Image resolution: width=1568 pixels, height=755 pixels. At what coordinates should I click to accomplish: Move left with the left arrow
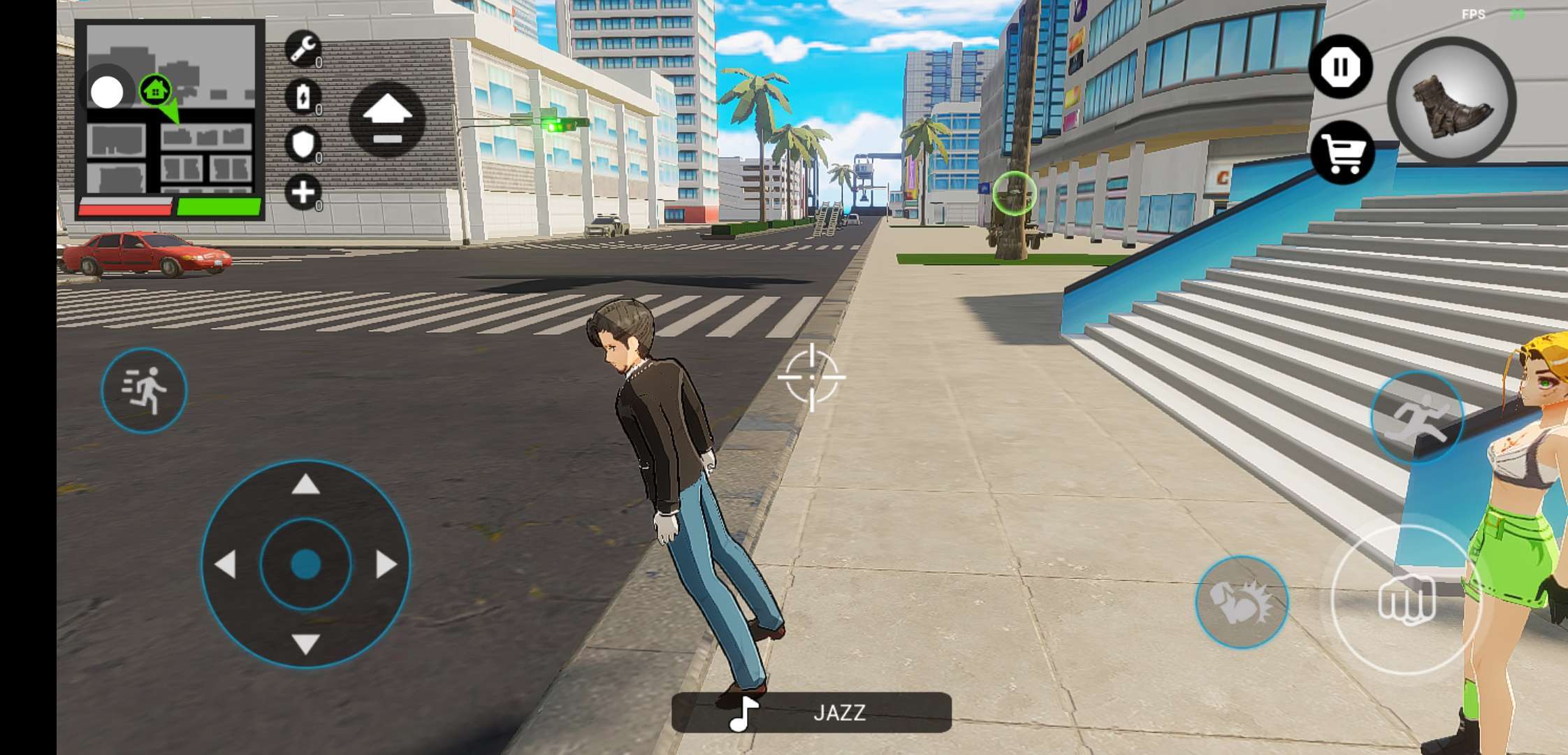point(225,564)
